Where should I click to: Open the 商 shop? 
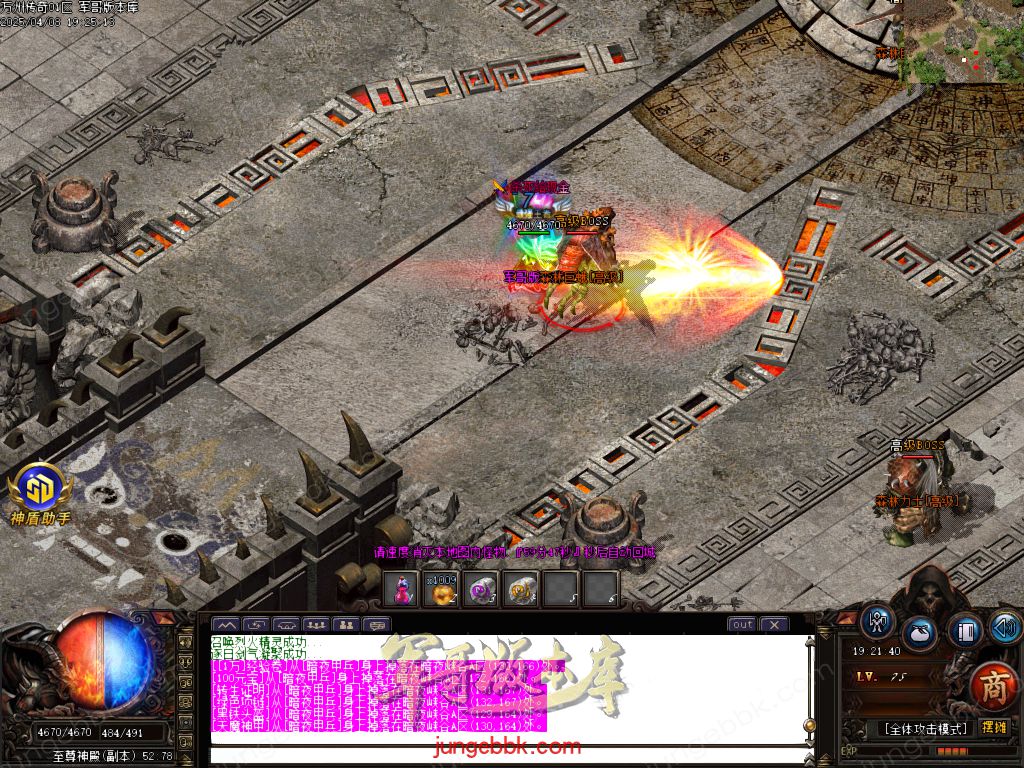point(992,685)
